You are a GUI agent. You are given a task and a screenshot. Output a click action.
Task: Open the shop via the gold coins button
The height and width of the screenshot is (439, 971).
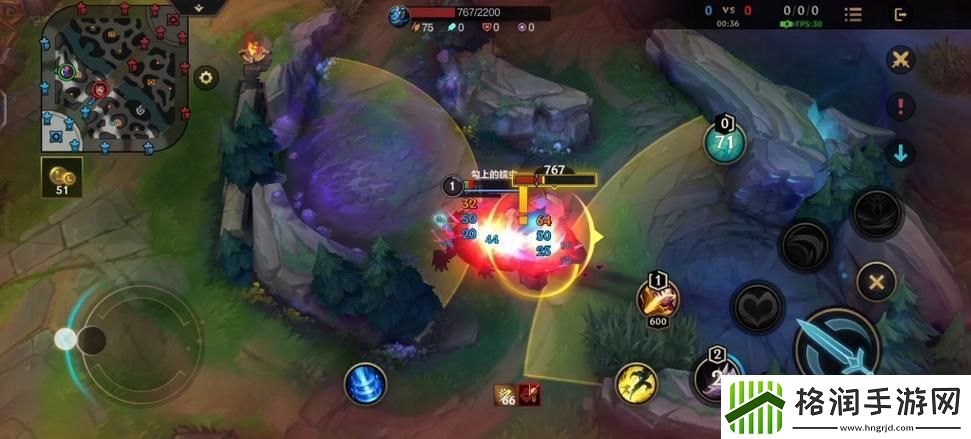[x=61, y=176]
